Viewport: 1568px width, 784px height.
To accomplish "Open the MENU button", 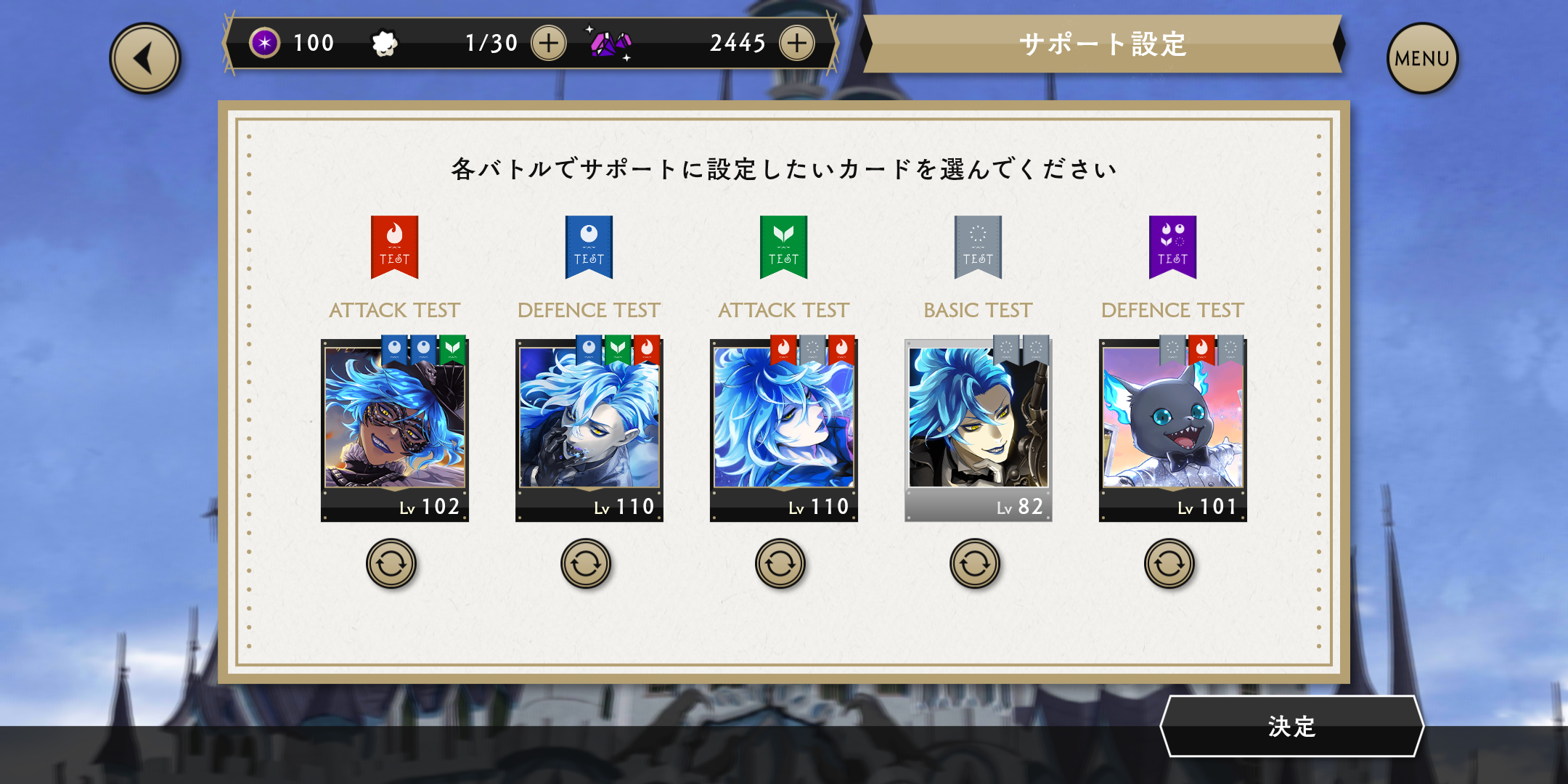I will click(x=1421, y=59).
